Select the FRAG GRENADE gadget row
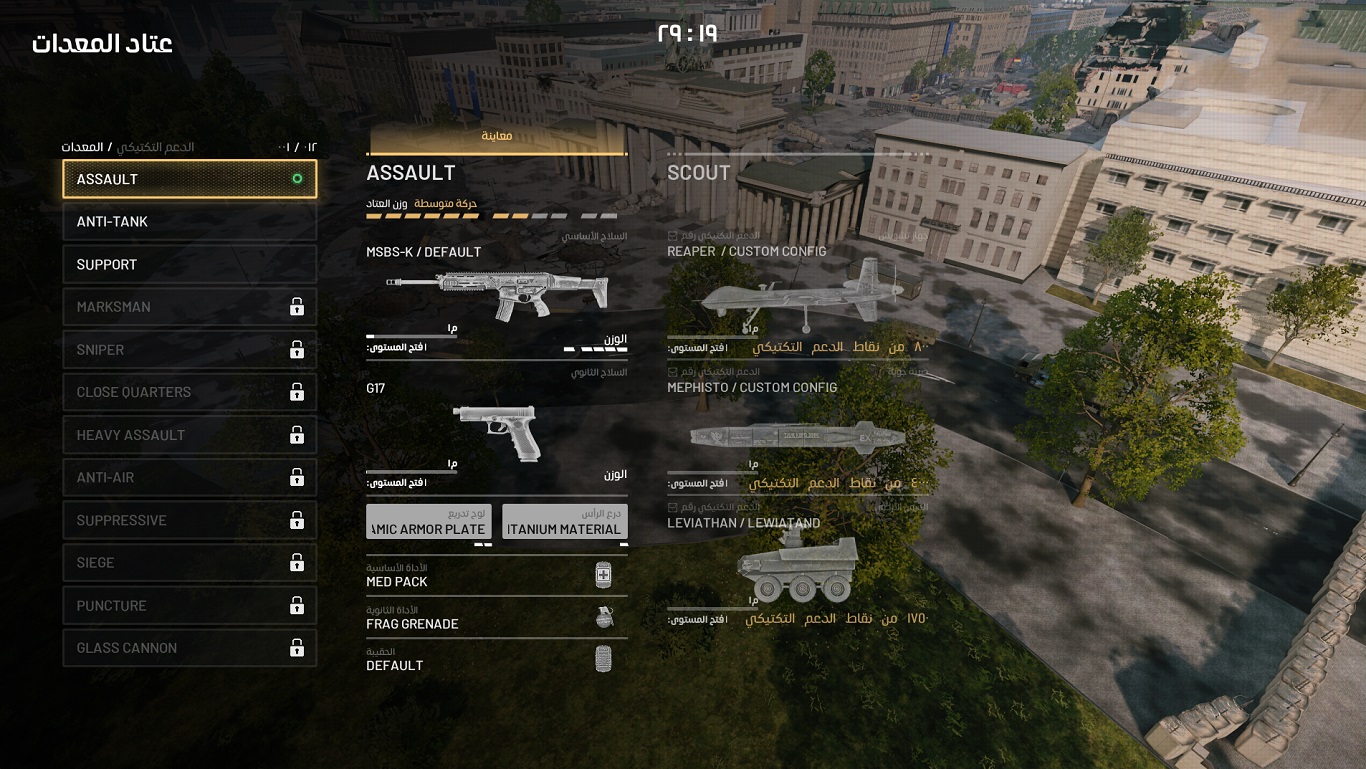The width and height of the screenshot is (1366, 769). pos(496,618)
